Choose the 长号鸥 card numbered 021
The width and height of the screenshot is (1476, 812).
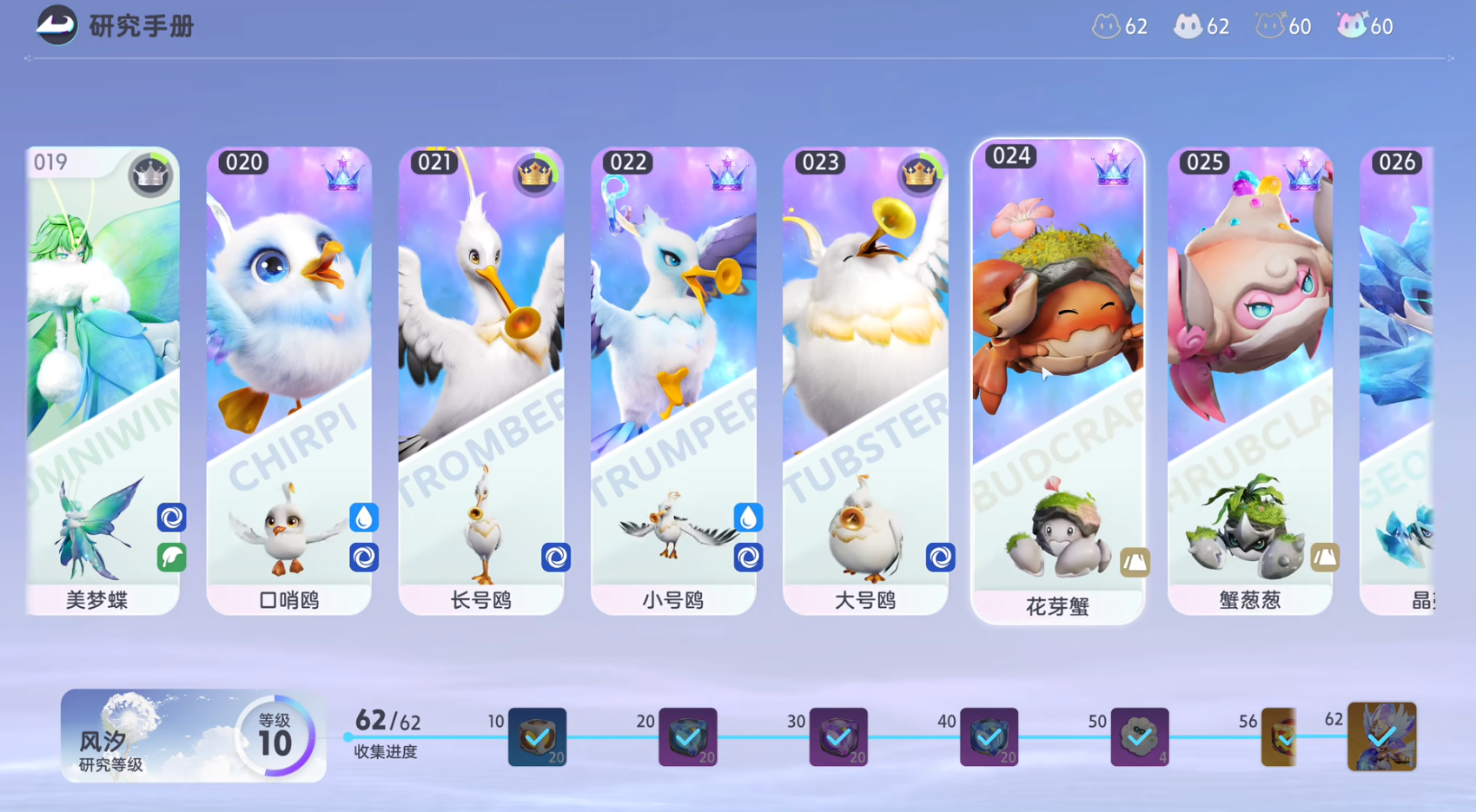click(x=481, y=380)
